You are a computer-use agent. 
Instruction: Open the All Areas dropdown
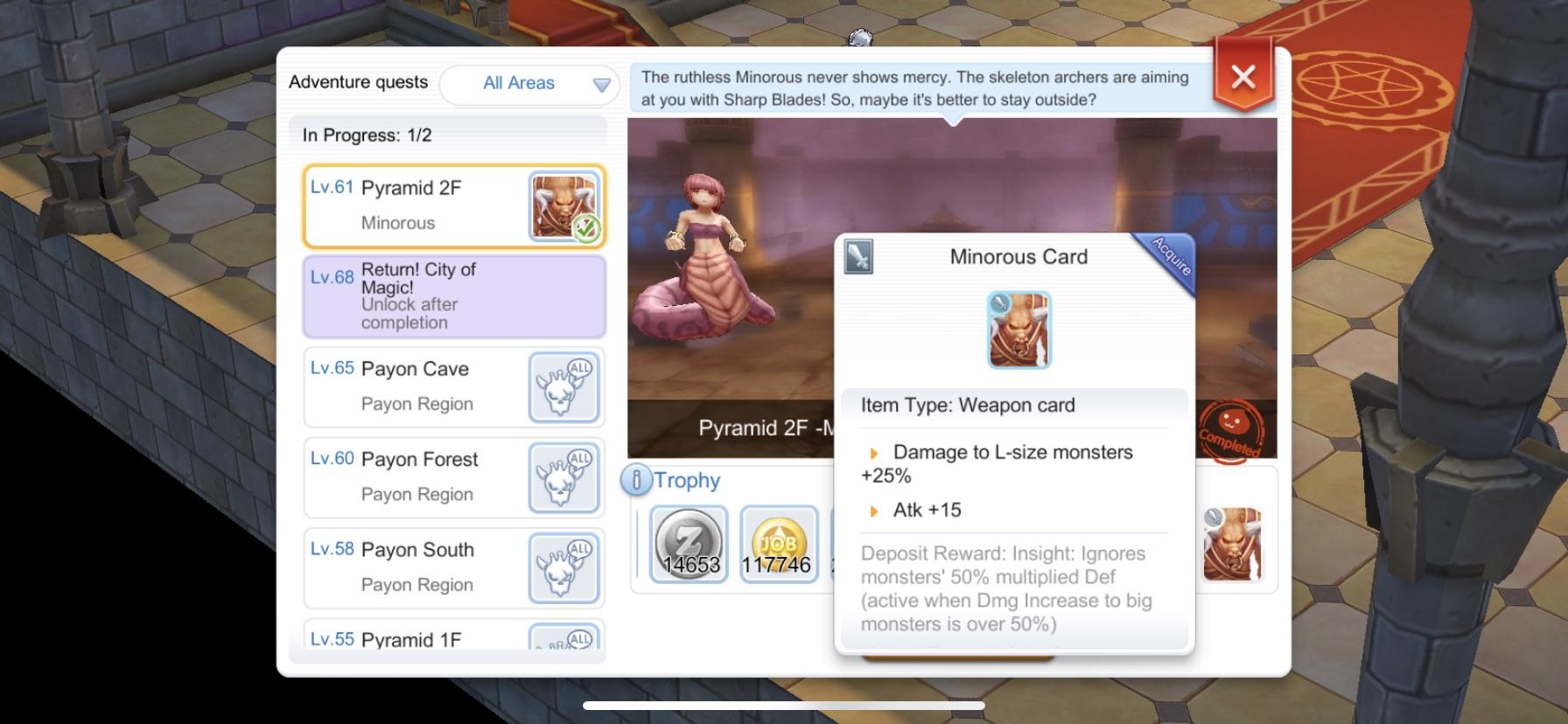[529, 83]
